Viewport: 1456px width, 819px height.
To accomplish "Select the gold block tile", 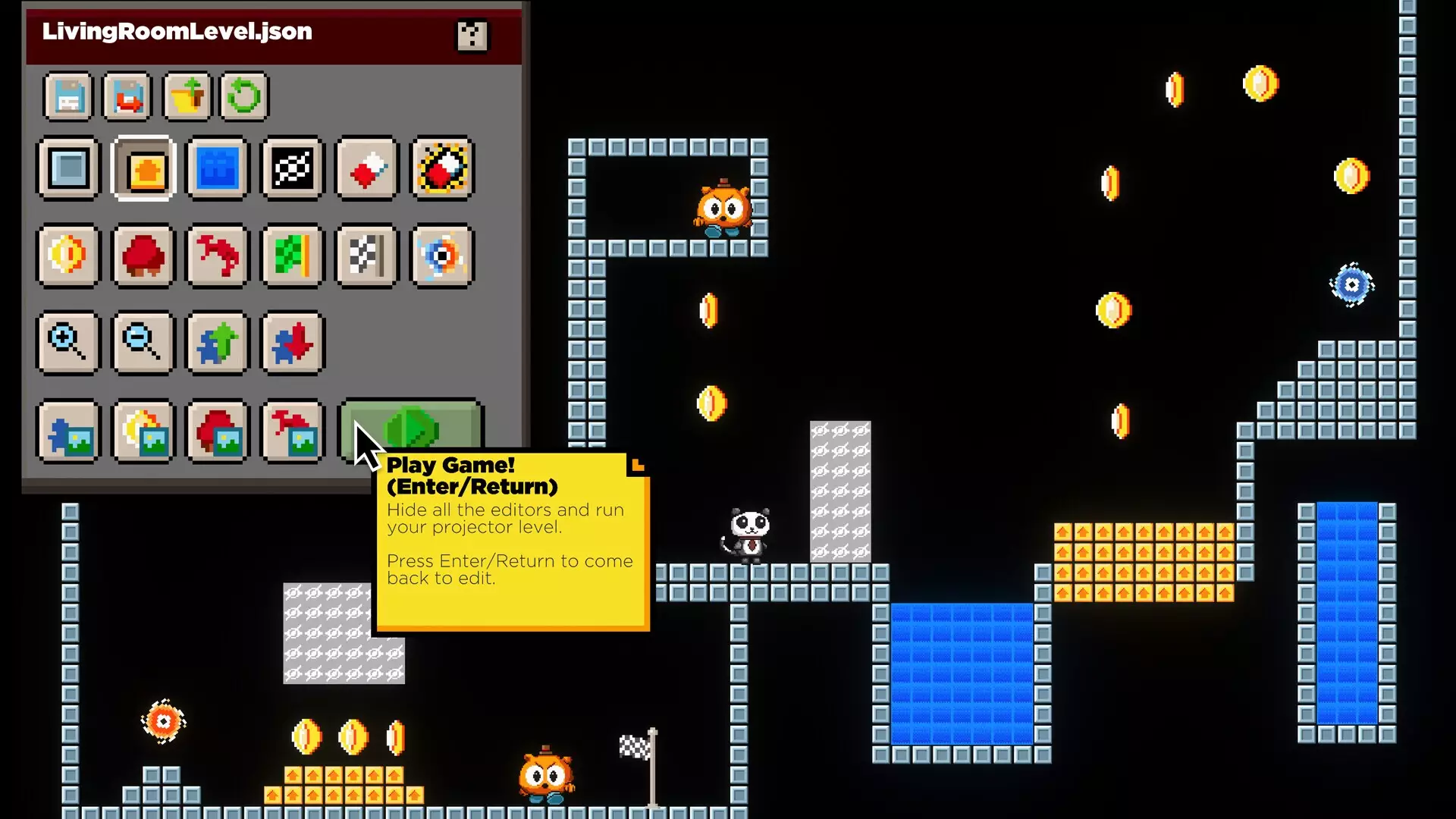I will [143, 168].
